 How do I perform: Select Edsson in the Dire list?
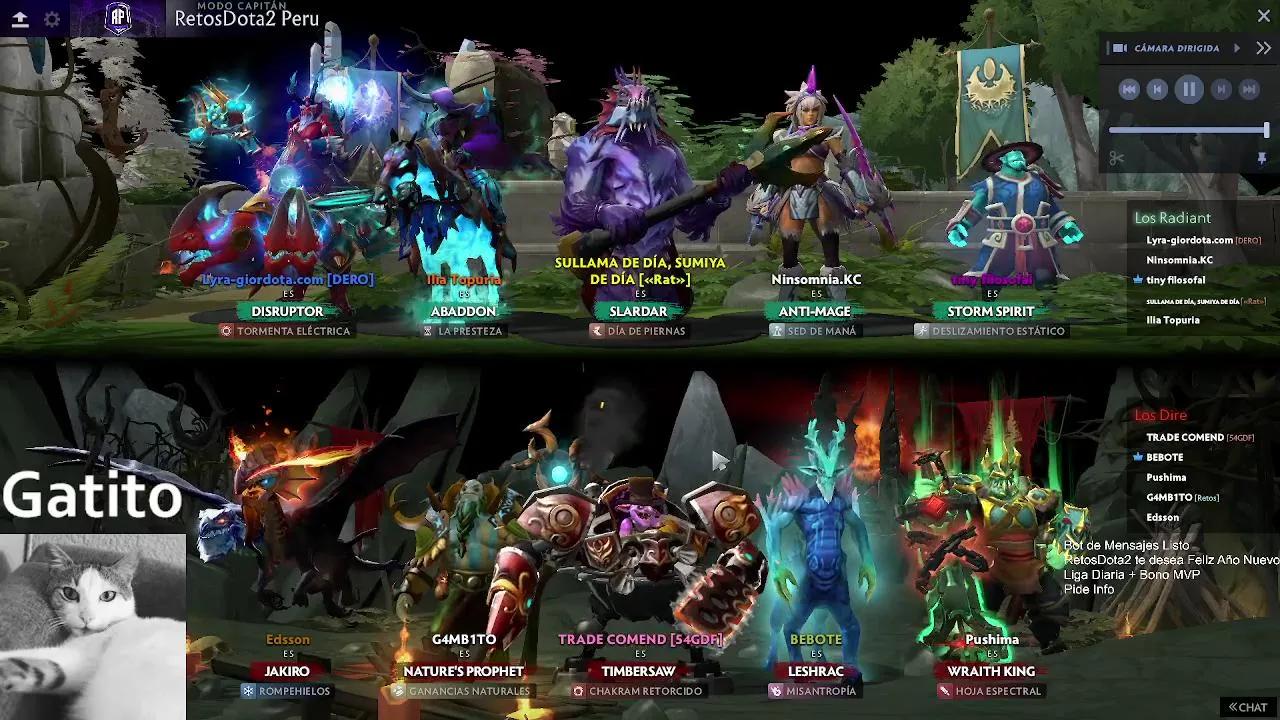tap(1162, 517)
